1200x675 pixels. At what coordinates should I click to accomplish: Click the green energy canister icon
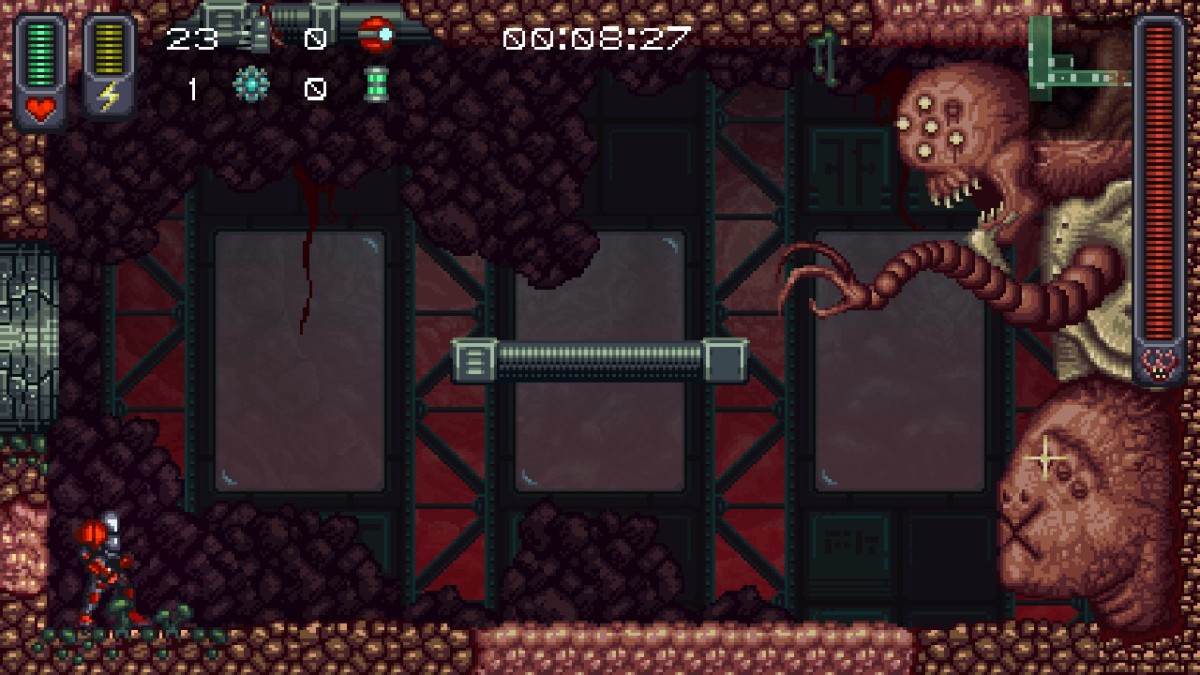pos(376,86)
